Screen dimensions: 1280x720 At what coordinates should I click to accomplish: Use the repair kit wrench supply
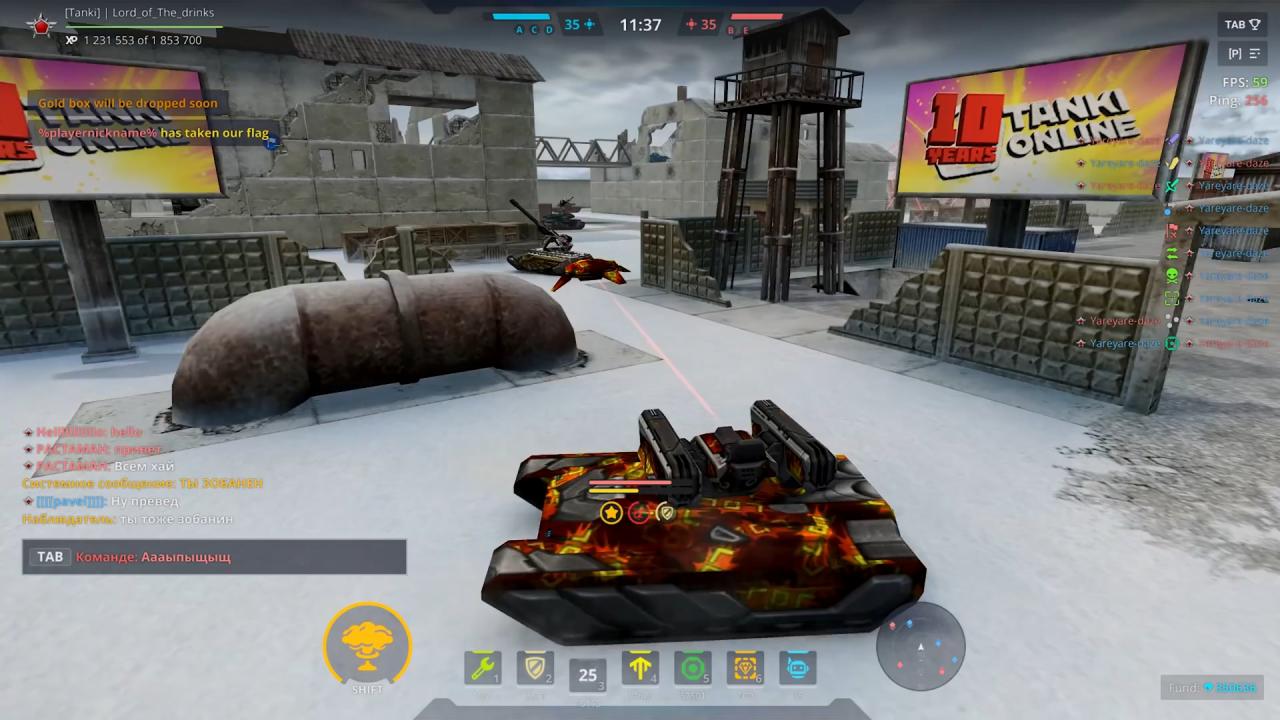click(483, 668)
